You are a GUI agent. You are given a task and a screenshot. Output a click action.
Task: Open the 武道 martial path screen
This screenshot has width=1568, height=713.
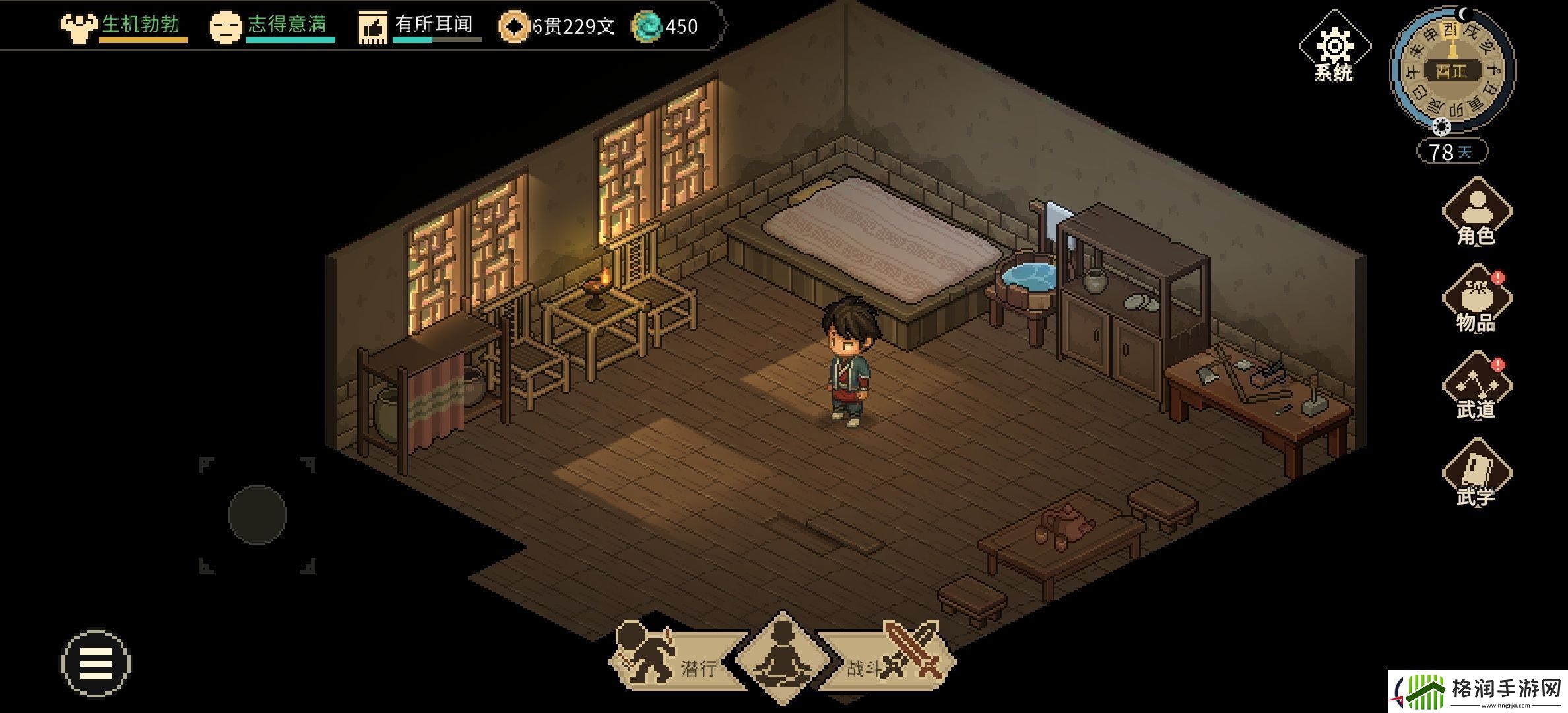[1476, 387]
